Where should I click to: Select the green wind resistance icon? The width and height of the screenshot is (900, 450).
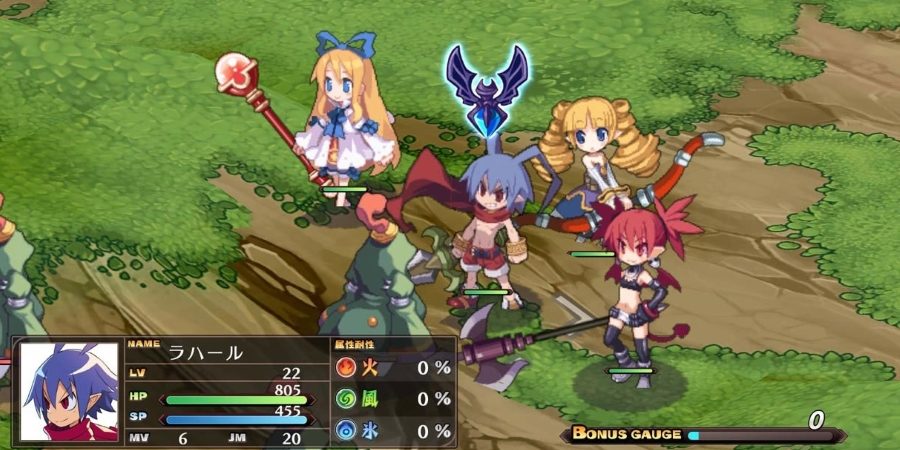(345, 399)
